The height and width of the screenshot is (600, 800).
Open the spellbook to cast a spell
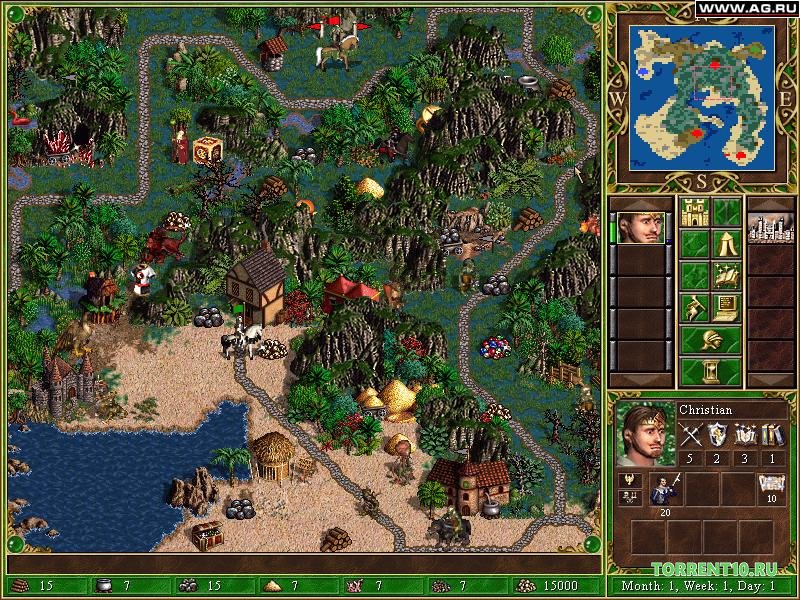[726, 276]
